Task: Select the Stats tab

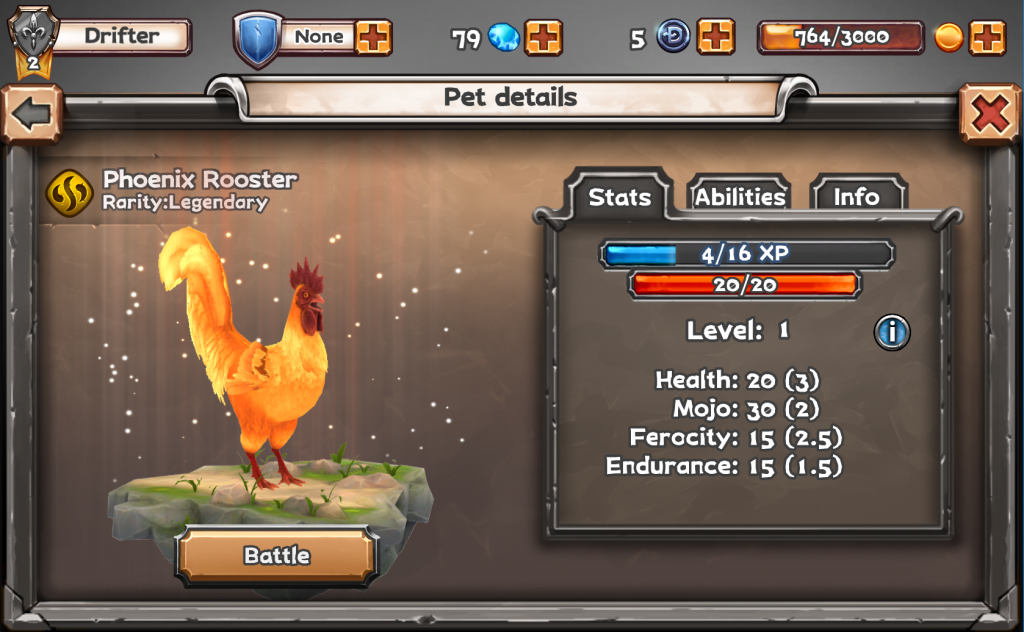Action: tap(619, 197)
